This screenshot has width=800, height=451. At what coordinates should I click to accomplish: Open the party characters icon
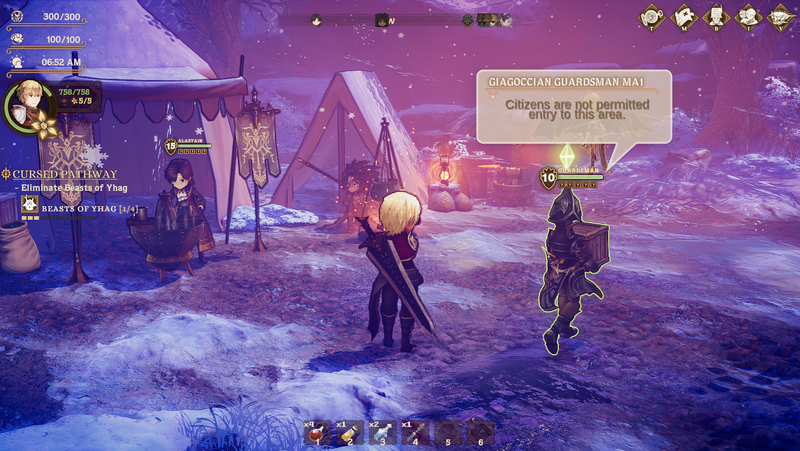[747, 16]
